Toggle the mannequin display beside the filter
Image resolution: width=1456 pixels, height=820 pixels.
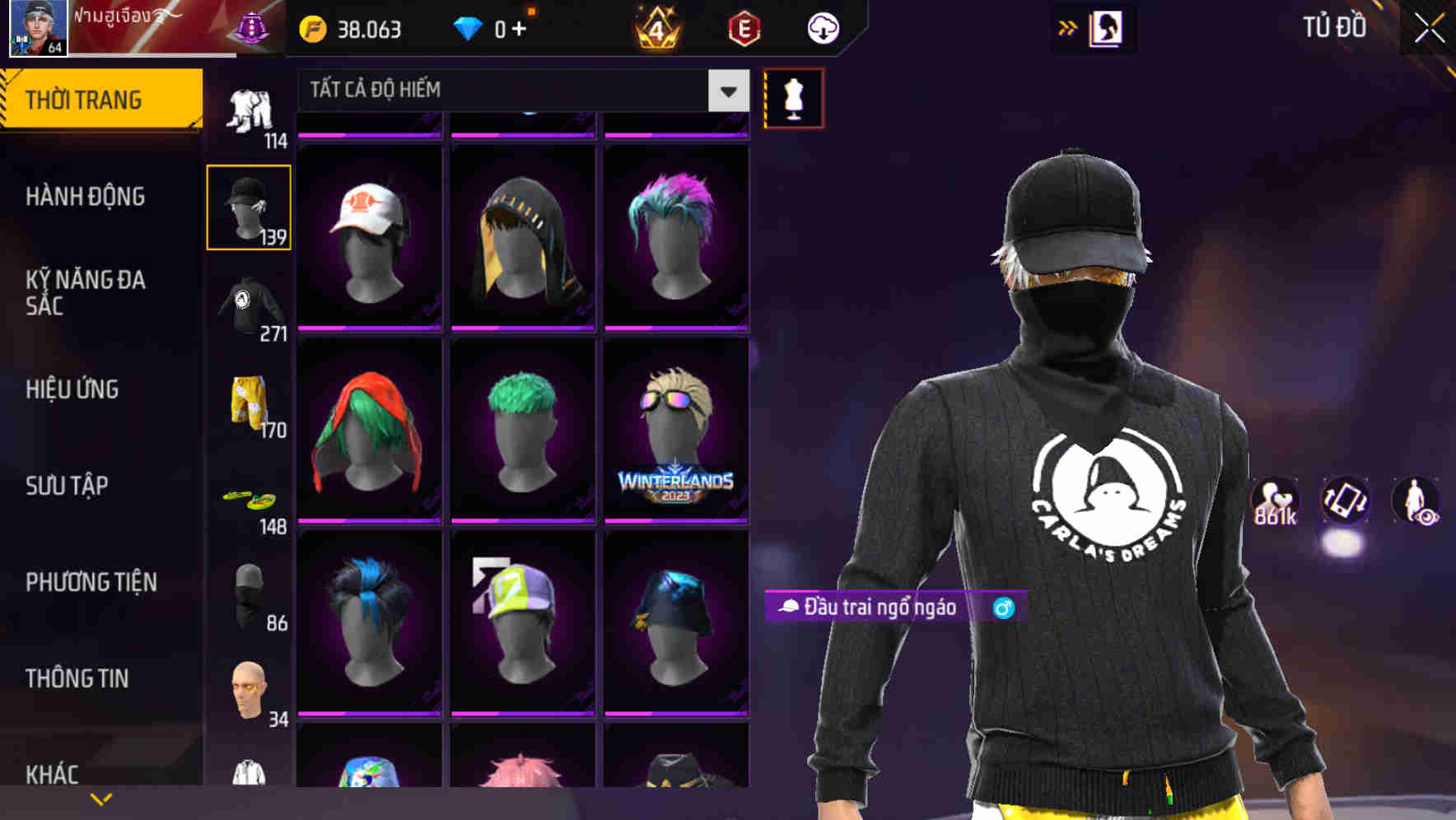pos(793,97)
